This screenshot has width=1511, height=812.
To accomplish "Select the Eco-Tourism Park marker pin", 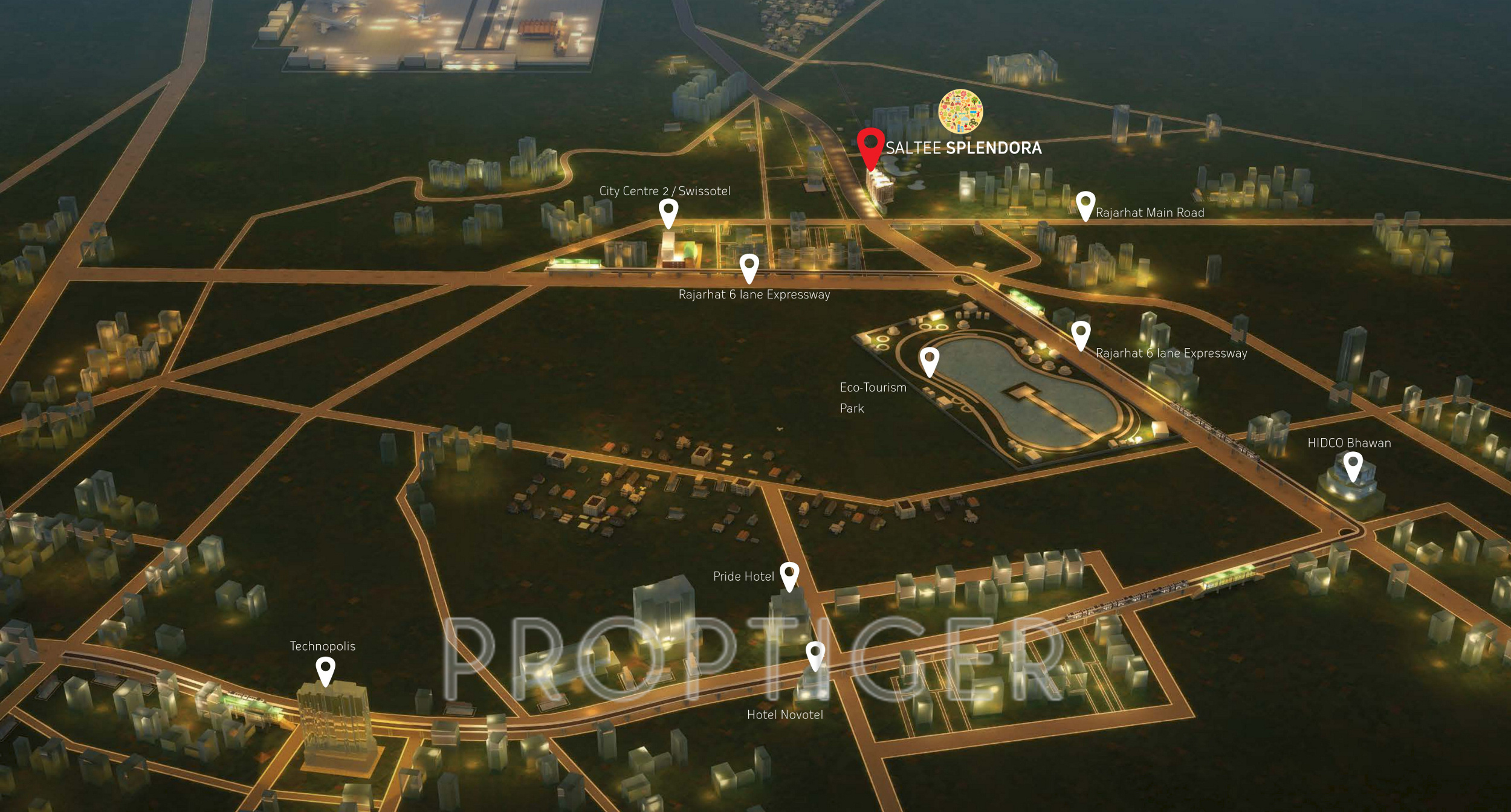I will pyautogui.click(x=929, y=360).
